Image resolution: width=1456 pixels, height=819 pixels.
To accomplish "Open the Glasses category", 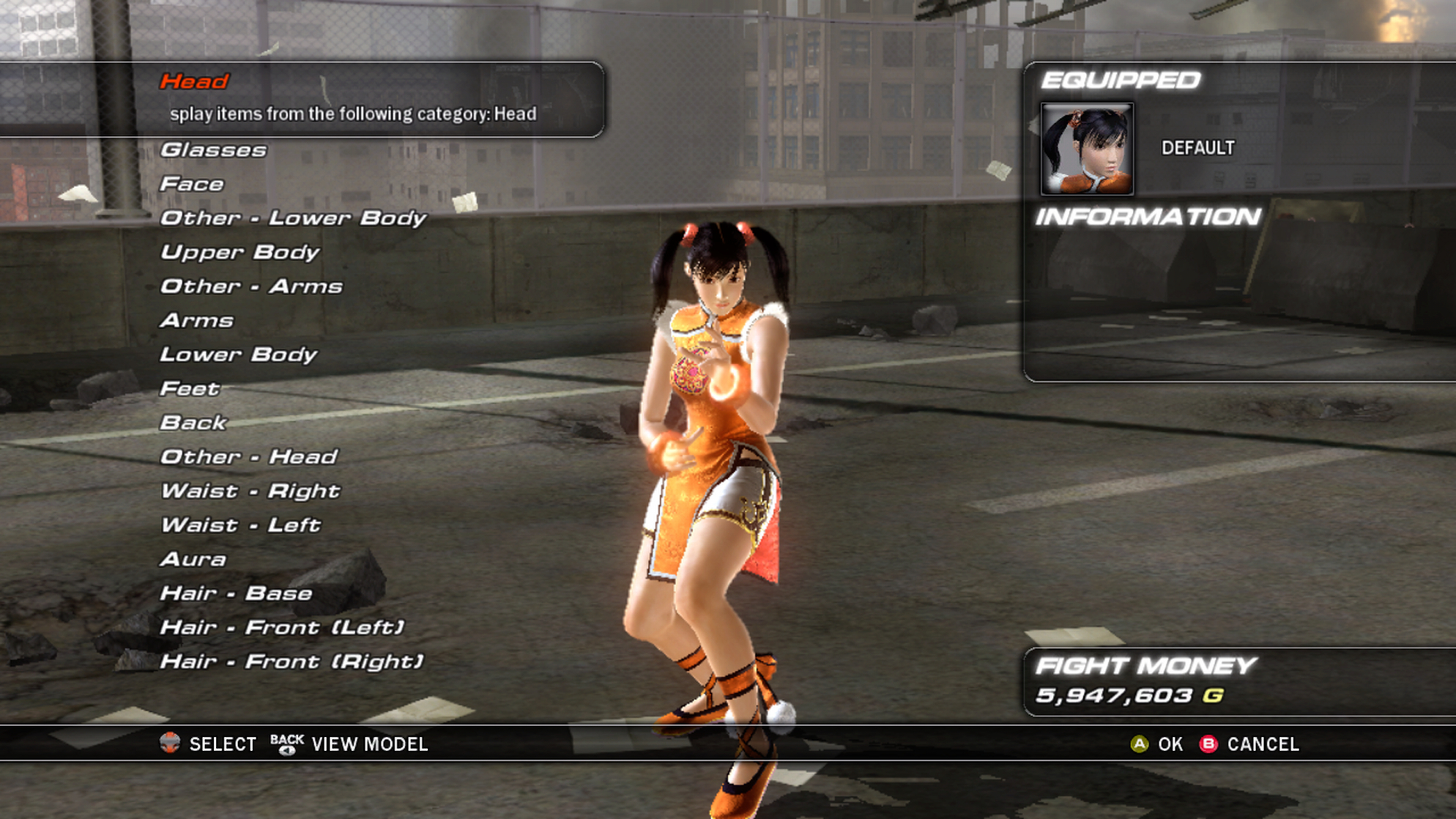I will (x=213, y=150).
